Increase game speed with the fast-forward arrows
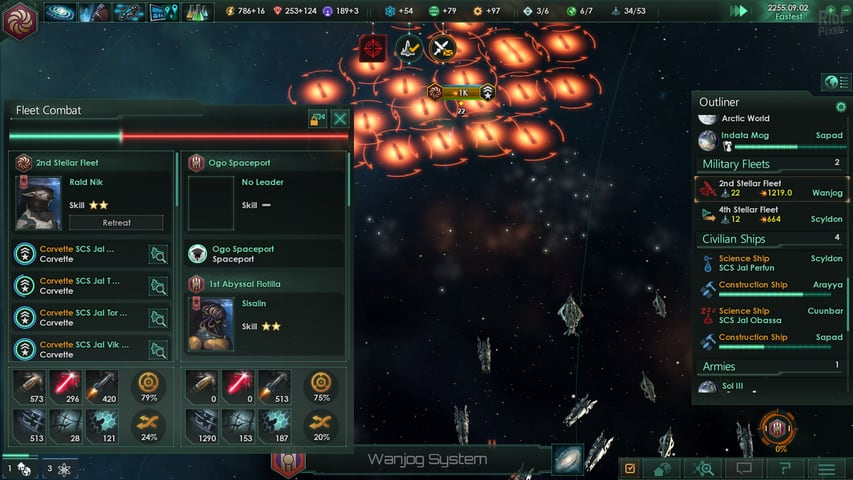 tap(740, 11)
